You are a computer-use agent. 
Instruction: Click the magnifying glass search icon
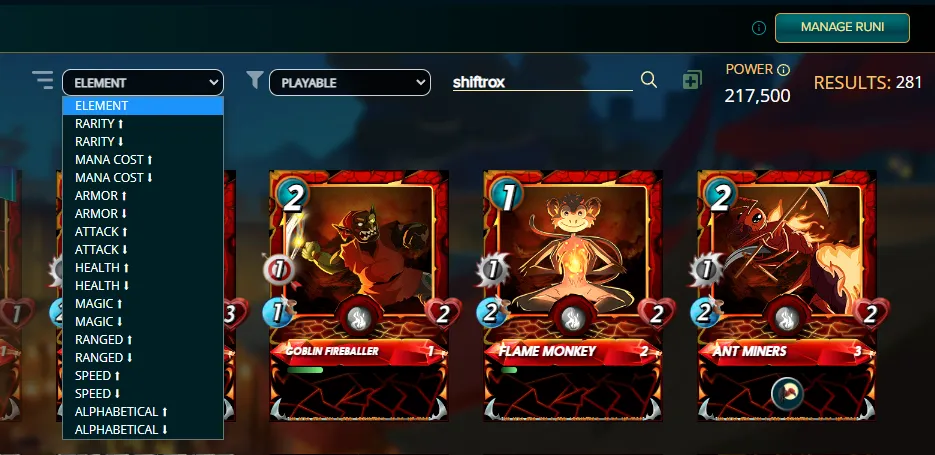tap(649, 80)
